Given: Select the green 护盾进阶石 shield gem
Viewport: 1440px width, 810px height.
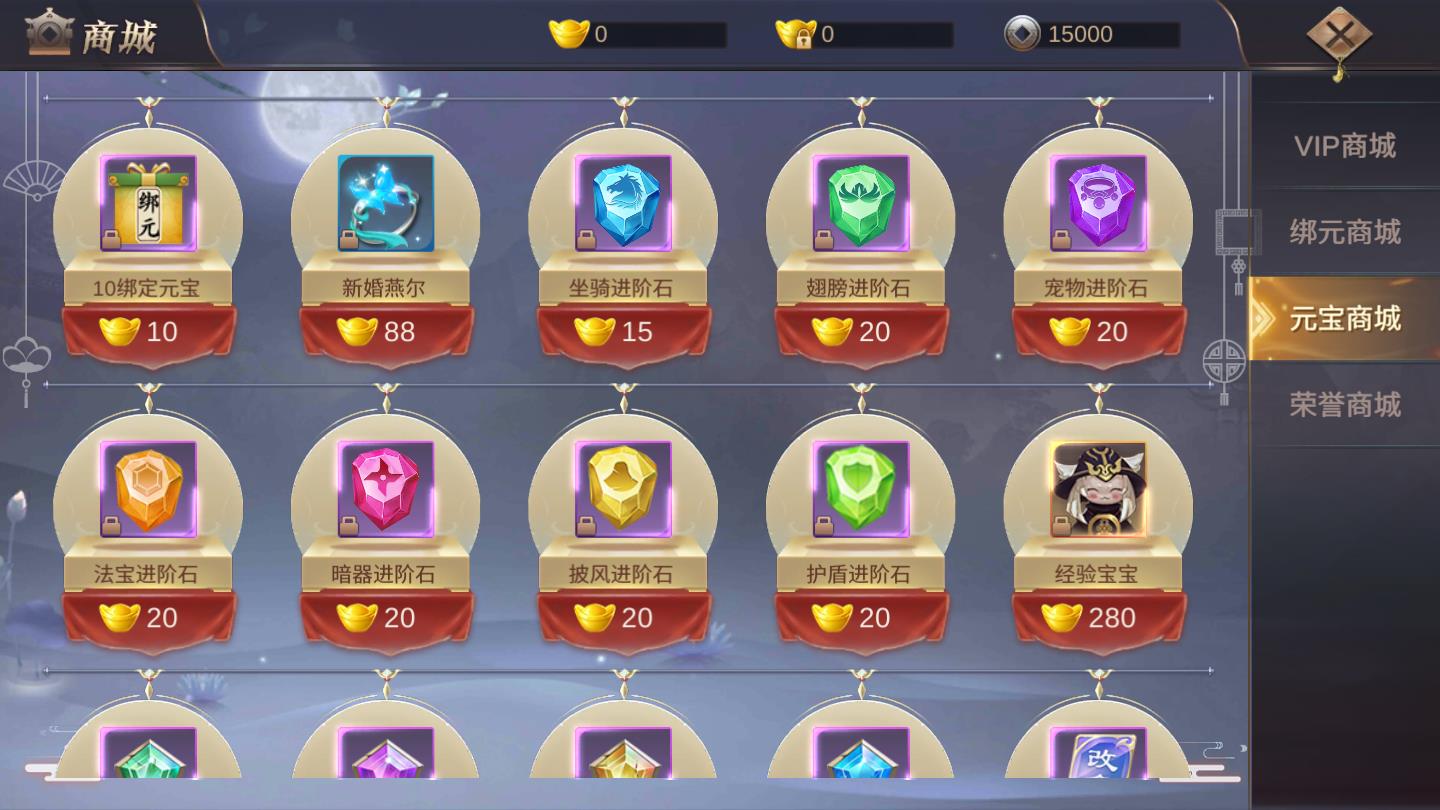Looking at the screenshot, I should (x=860, y=489).
